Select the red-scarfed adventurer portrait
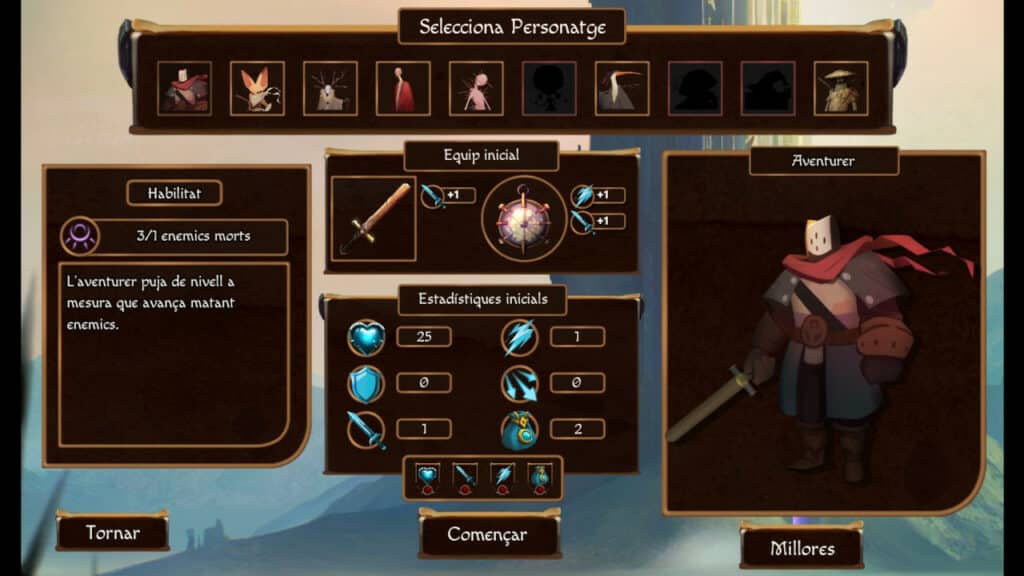The height and width of the screenshot is (576, 1024). coord(184,89)
